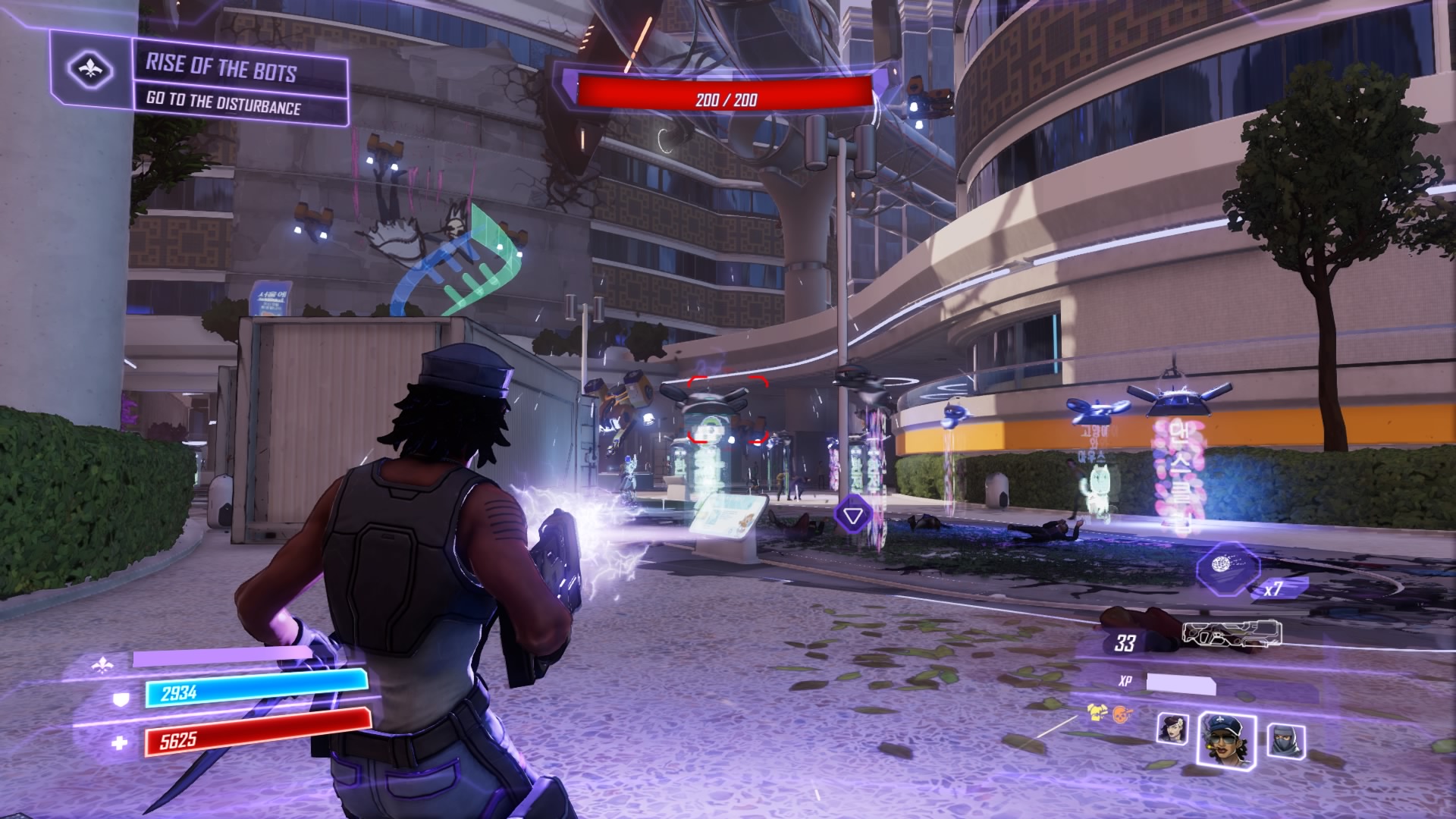The width and height of the screenshot is (1456, 819).
Task: Select the rifle weapon outline icon
Action: coord(1232,635)
